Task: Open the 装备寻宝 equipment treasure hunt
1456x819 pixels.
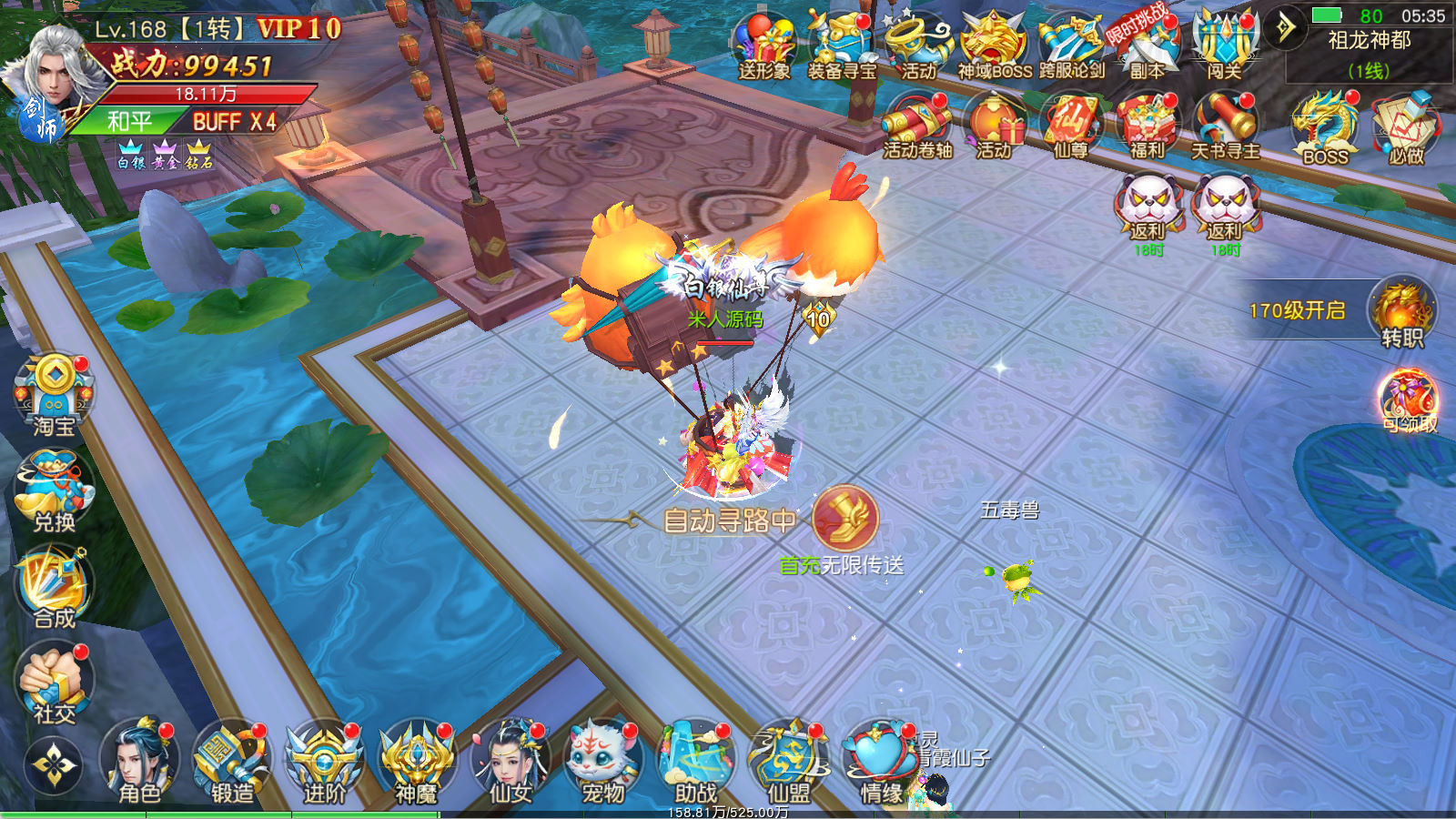Action: point(842,45)
